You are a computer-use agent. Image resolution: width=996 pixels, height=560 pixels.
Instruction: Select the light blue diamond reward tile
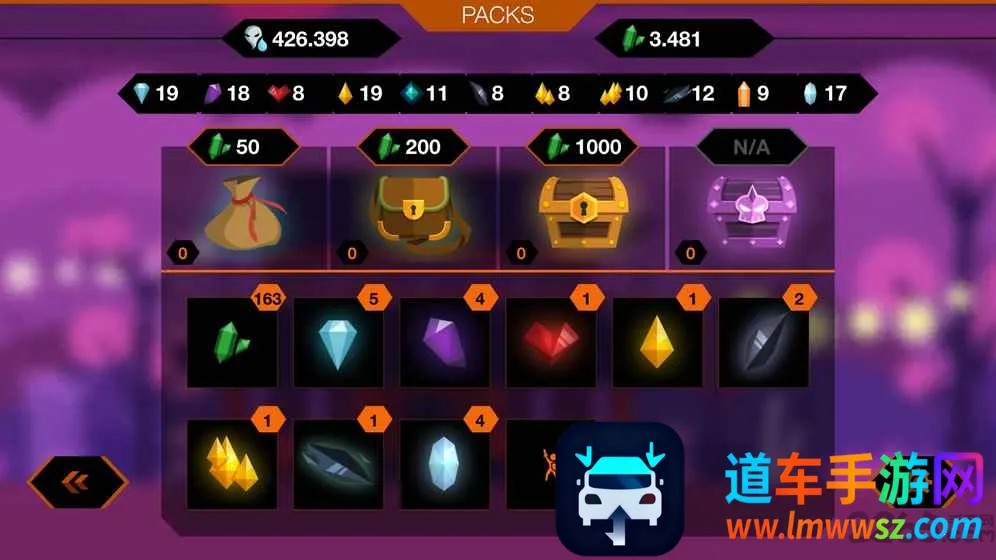click(338, 342)
